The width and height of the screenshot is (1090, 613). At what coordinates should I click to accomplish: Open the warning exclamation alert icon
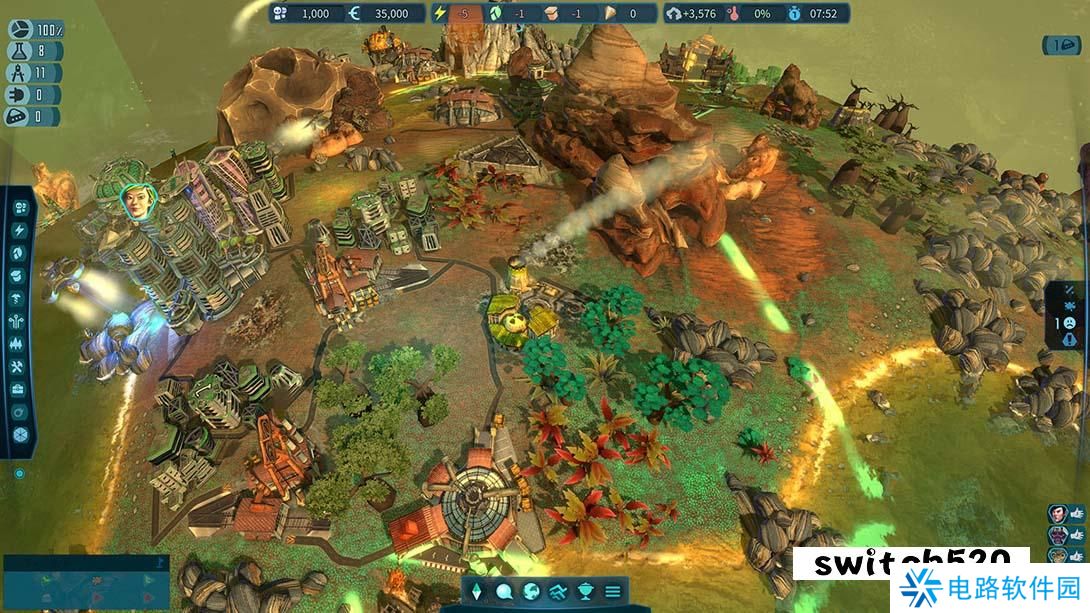point(1069,339)
